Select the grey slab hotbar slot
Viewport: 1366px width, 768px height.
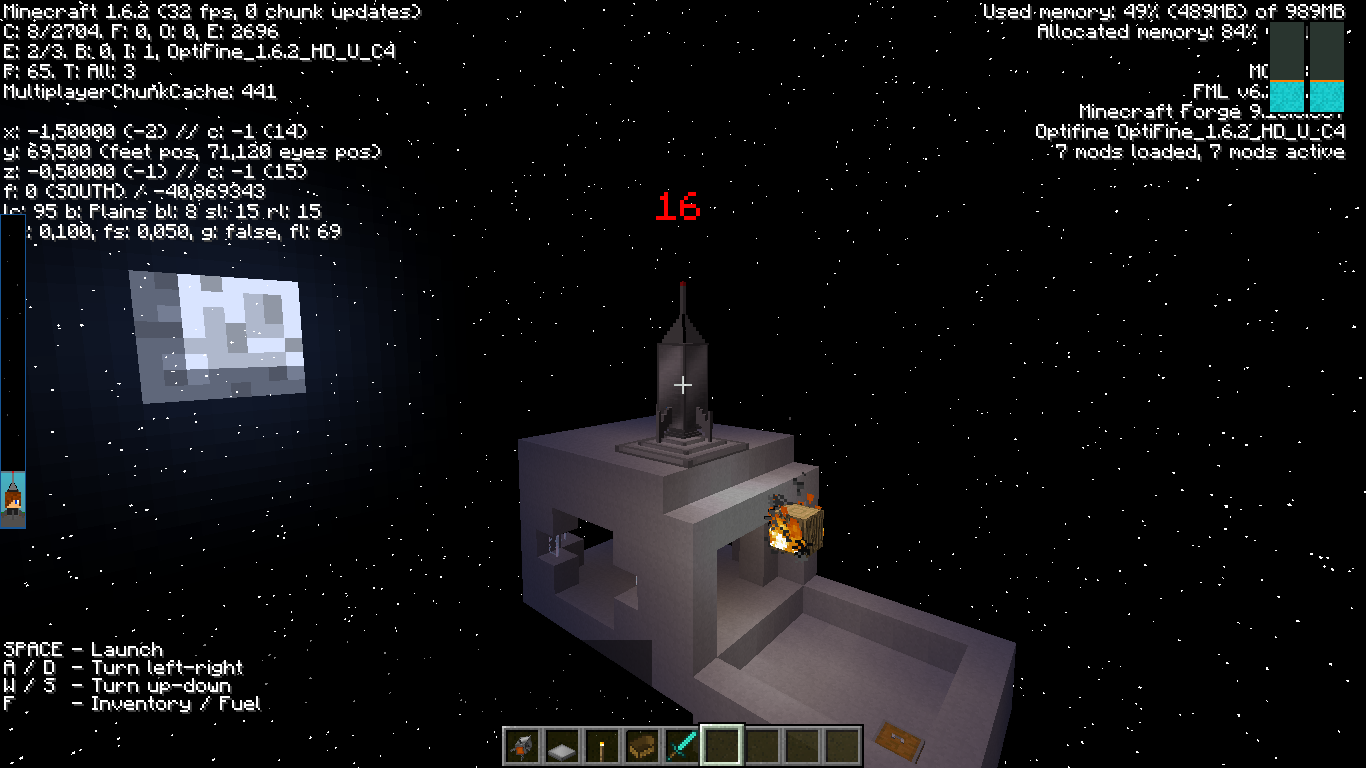coord(562,746)
